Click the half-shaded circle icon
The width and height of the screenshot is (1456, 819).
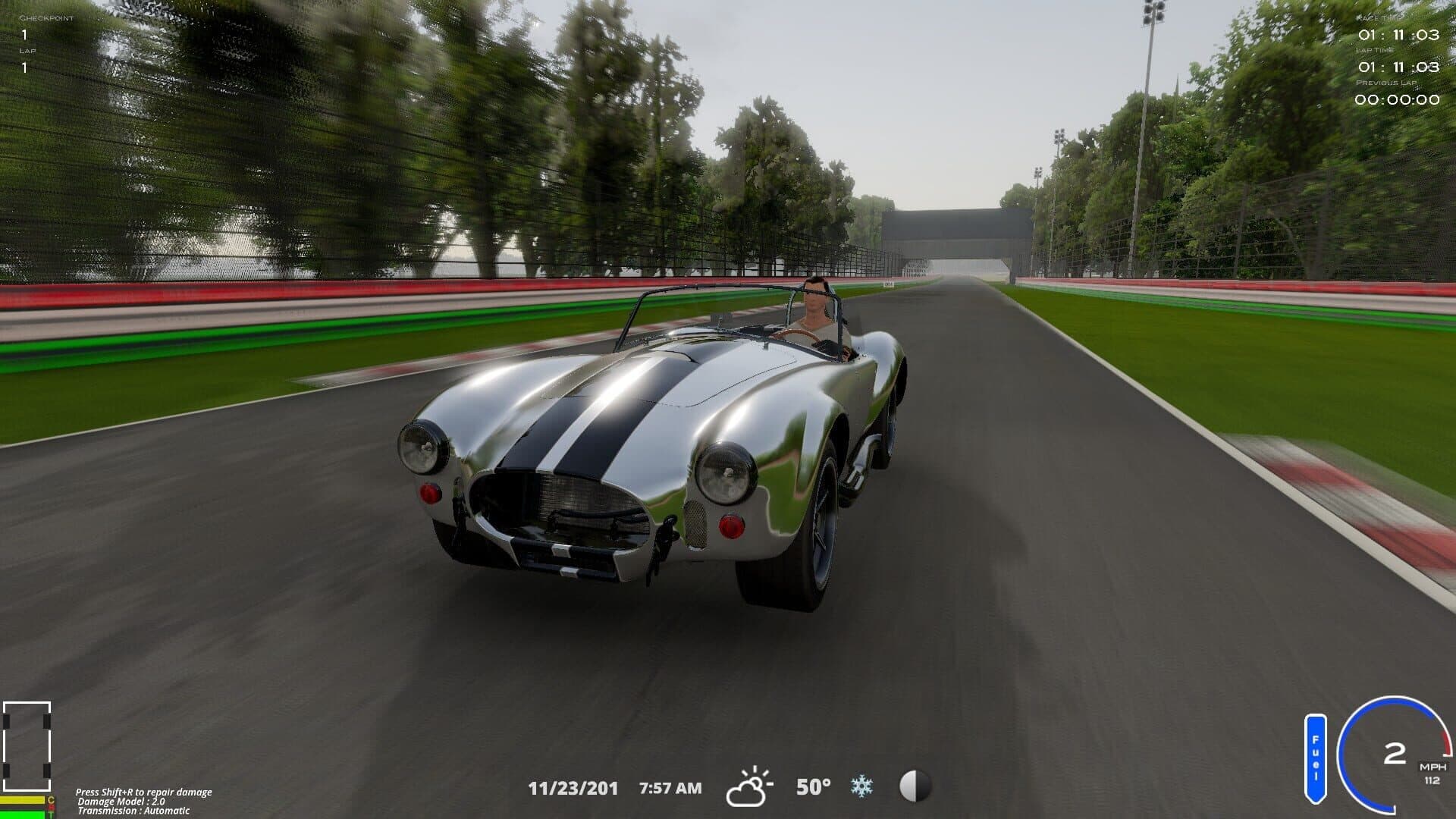tap(915, 786)
